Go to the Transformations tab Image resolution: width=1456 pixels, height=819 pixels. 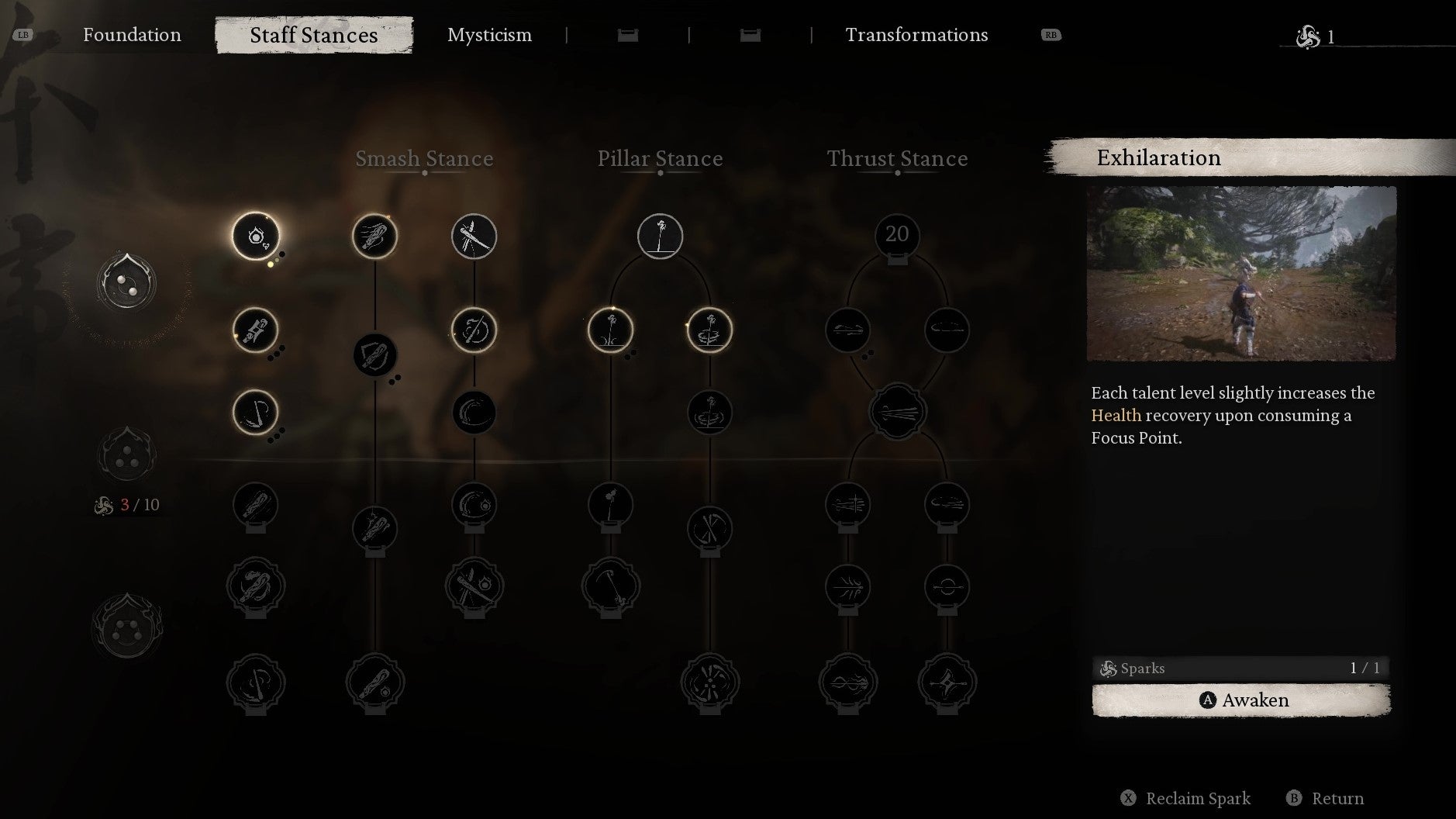pyautogui.click(x=916, y=35)
